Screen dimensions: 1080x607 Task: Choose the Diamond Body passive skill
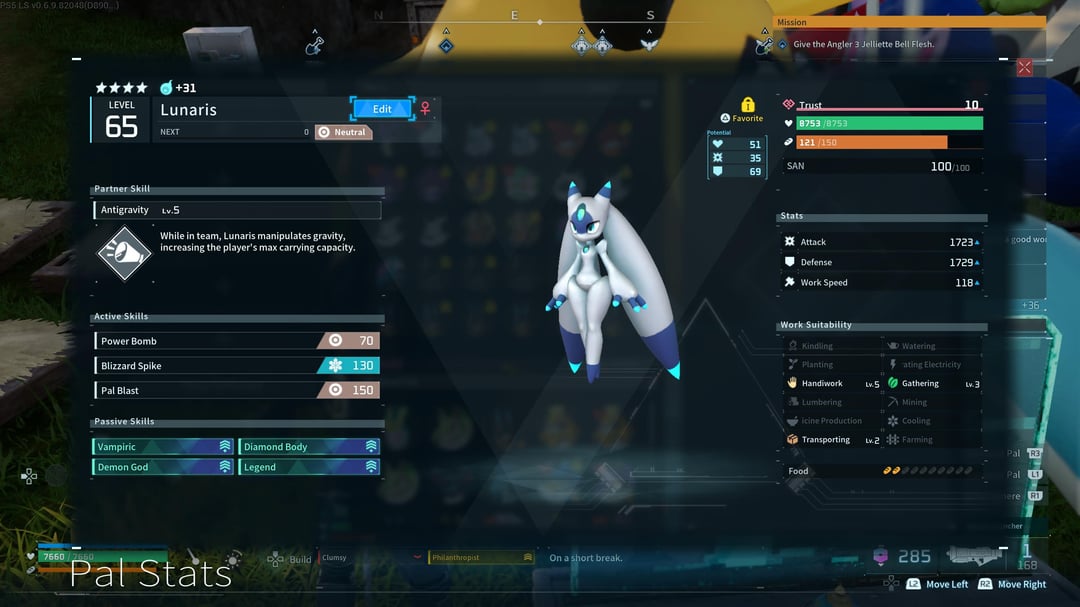[309, 447]
